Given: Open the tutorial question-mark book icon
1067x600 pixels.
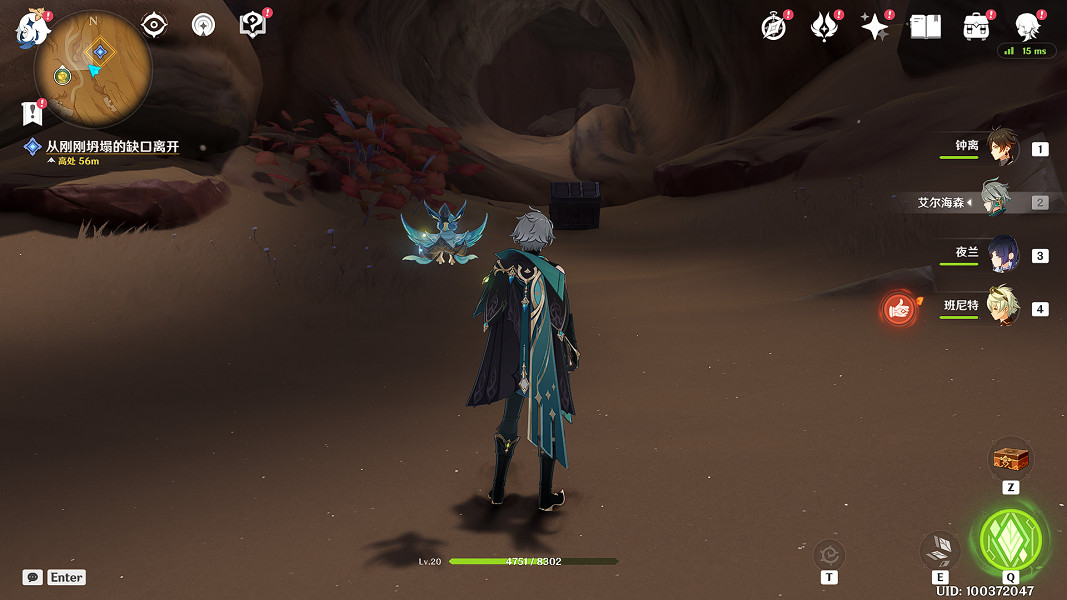Looking at the screenshot, I should (253, 25).
